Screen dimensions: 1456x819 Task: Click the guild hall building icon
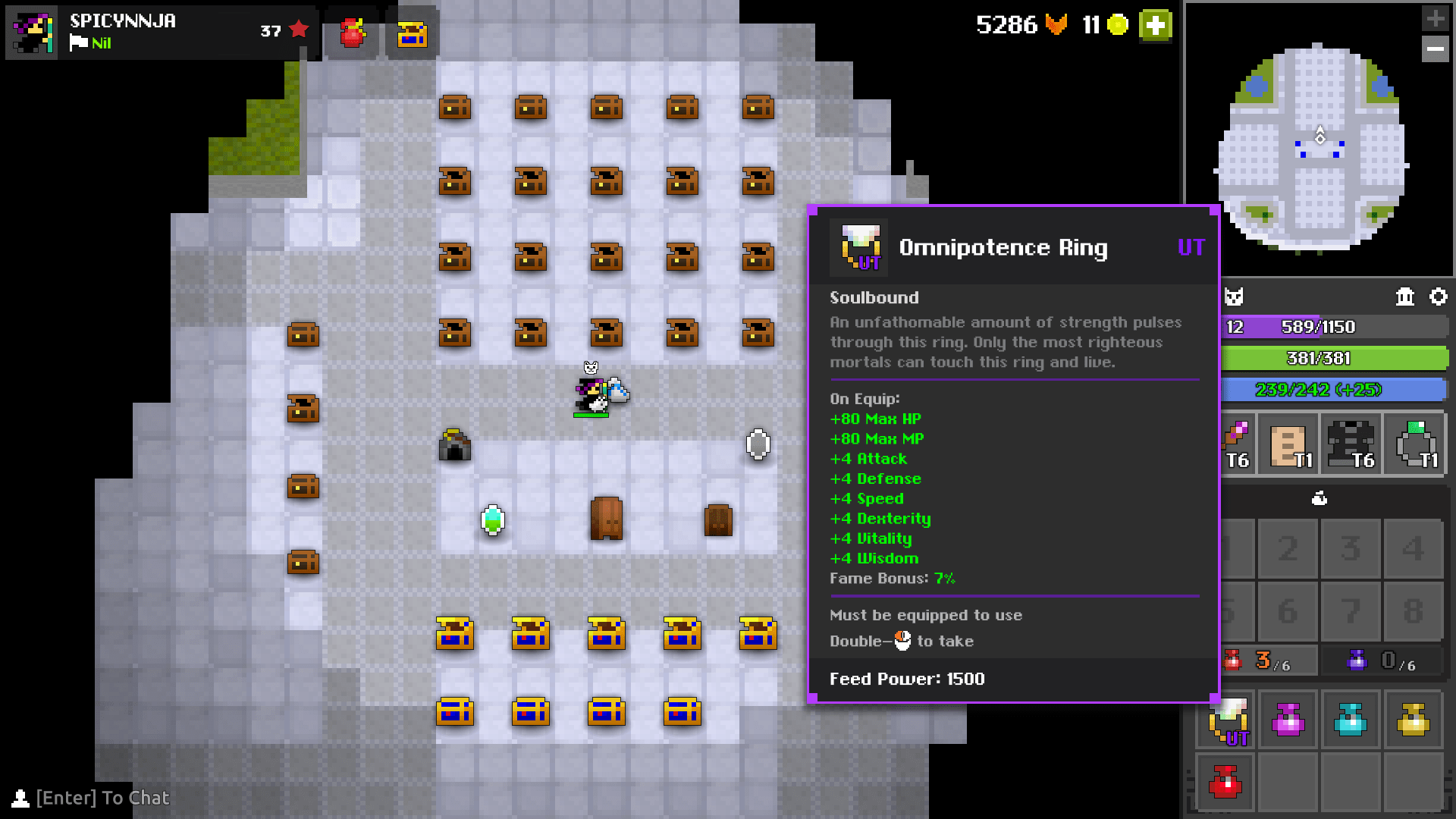click(x=1404, y=297)
